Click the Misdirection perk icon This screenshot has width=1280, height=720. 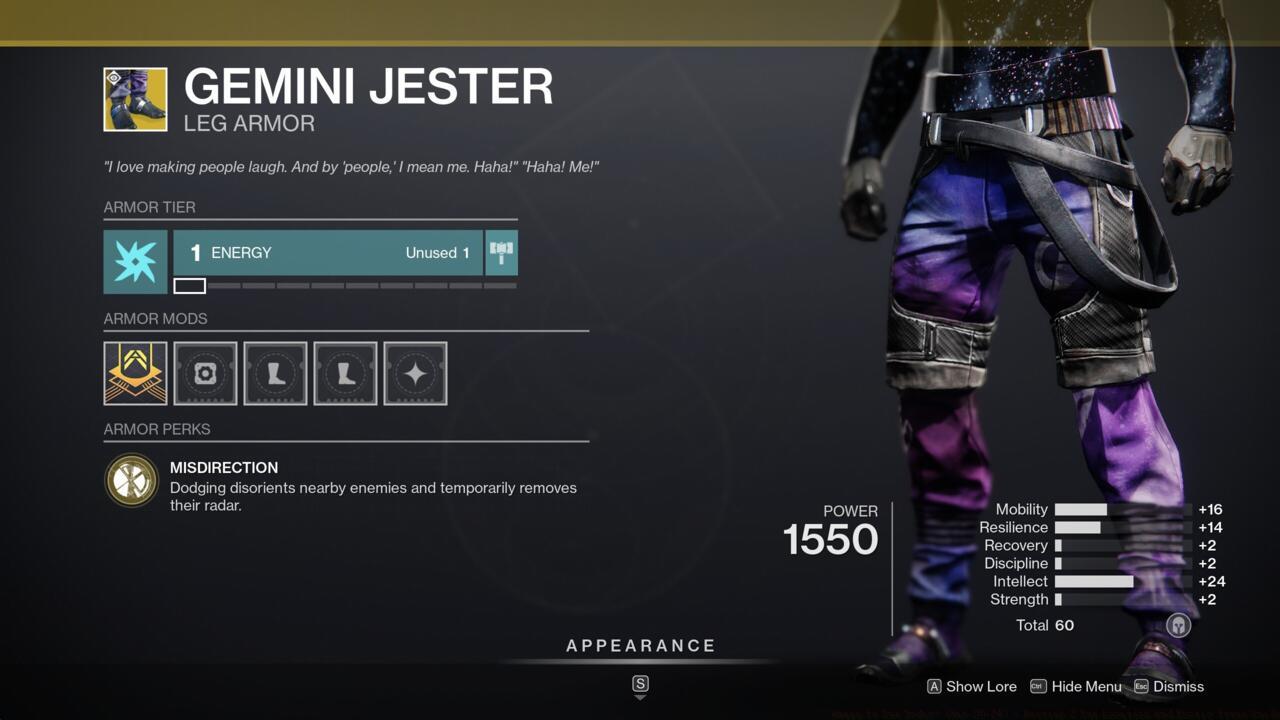tap(131, 480)
